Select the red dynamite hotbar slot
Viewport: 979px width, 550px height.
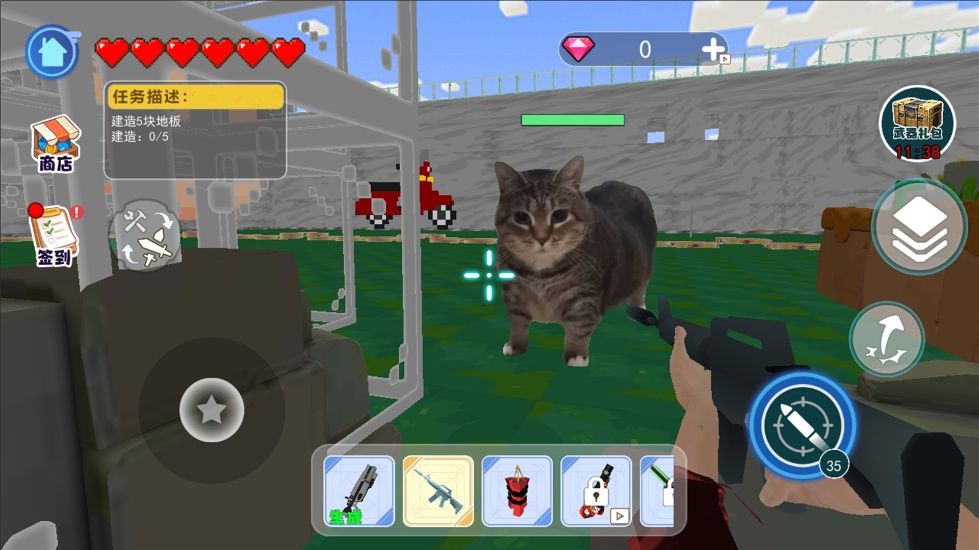[x=517, y=491]
